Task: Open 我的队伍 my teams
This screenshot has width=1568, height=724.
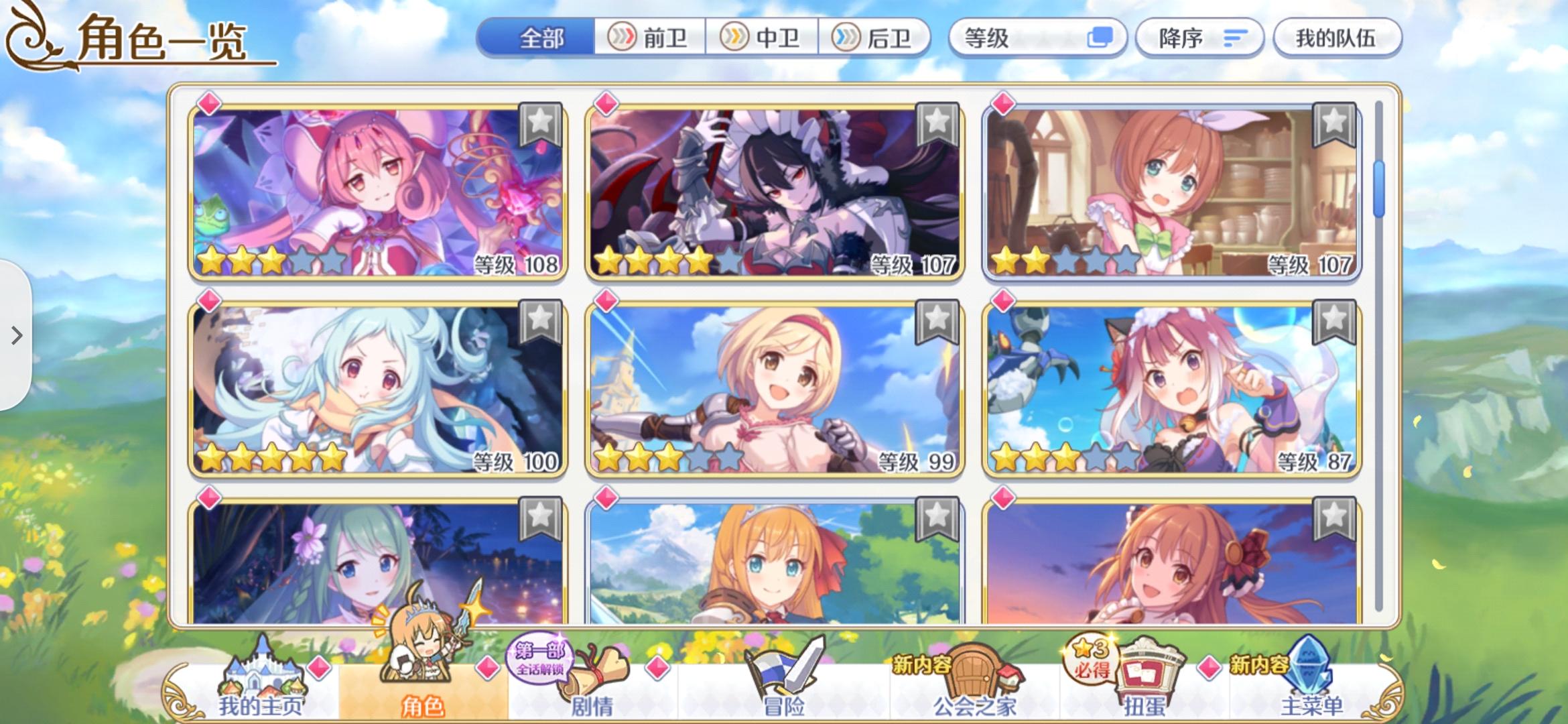Action: pyautogui.click(x=1336, y=38)
